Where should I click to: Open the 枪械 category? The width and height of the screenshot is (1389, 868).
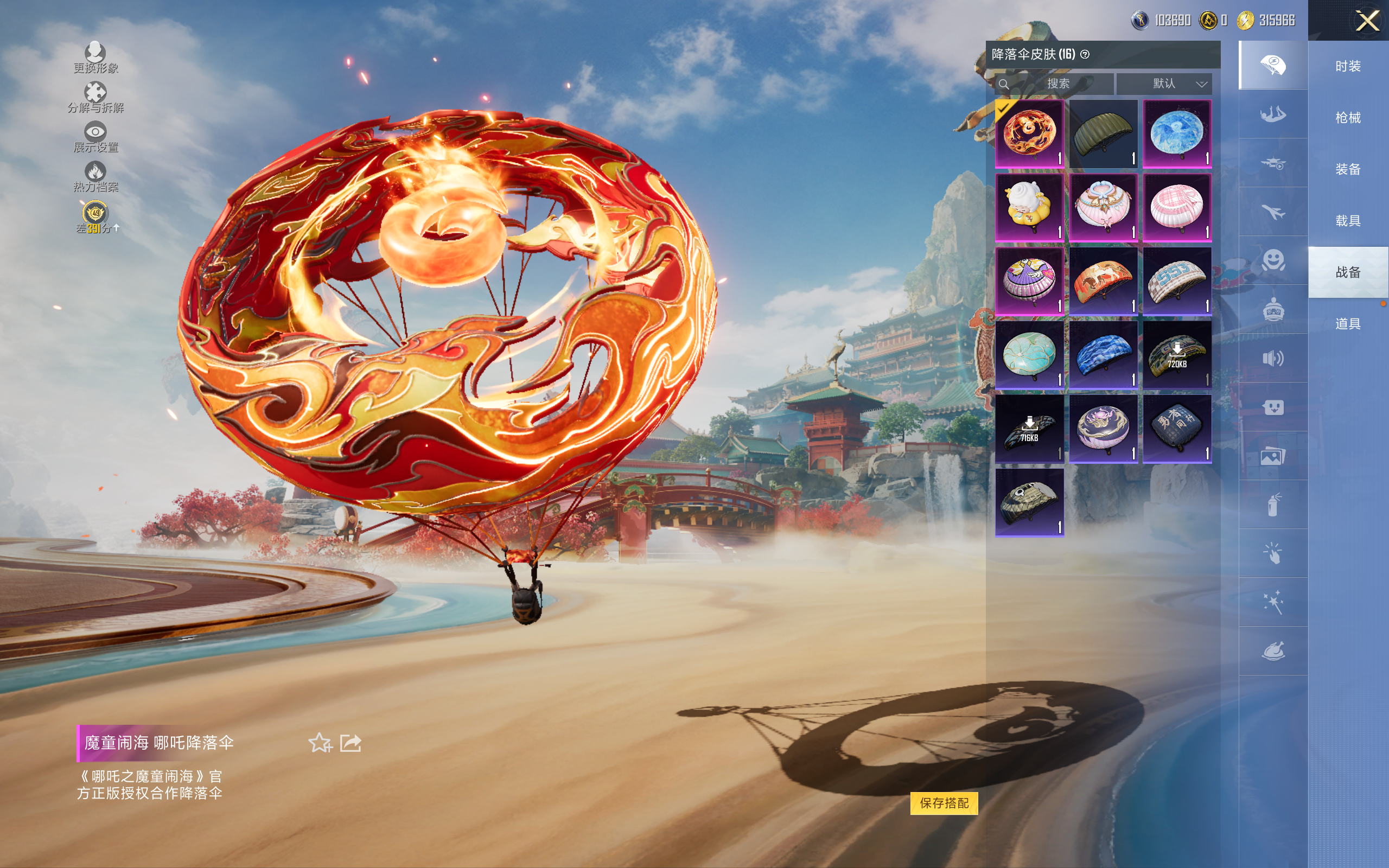[1347, 118]
